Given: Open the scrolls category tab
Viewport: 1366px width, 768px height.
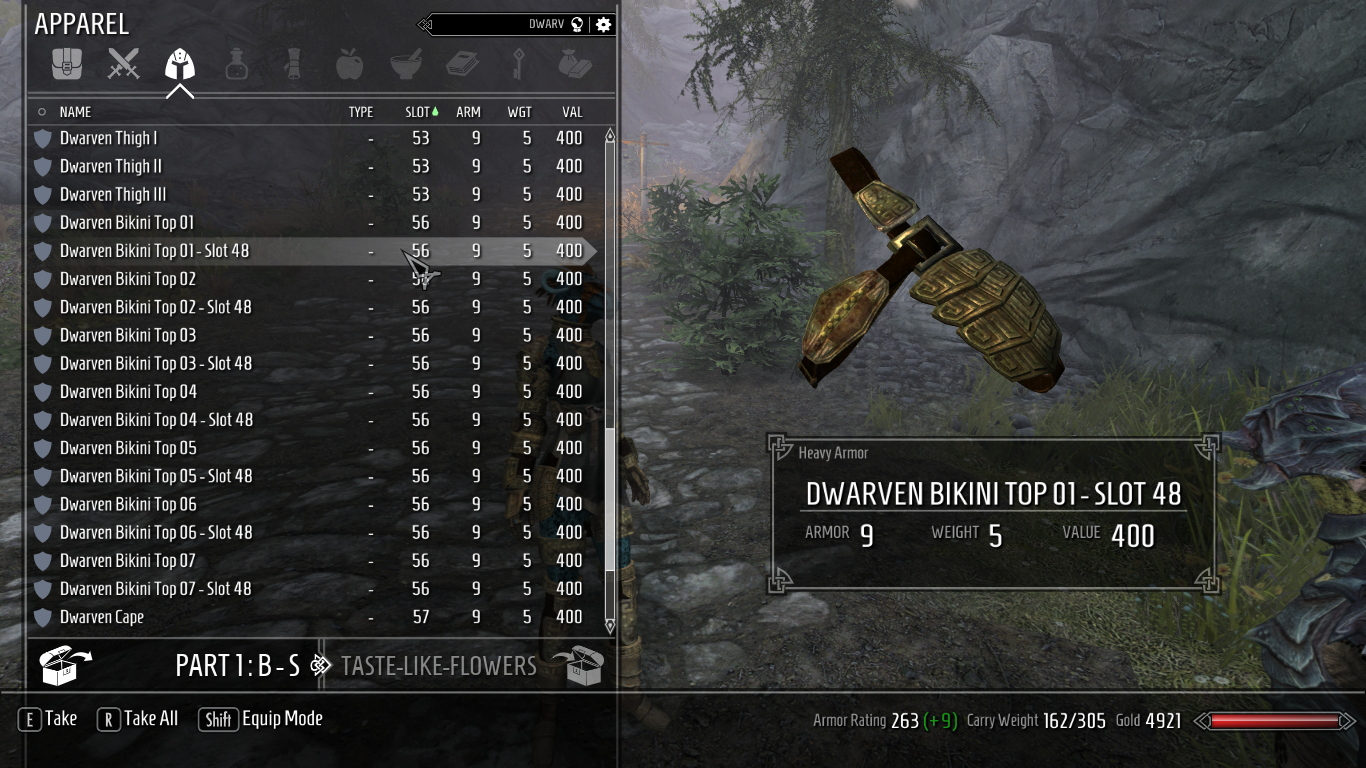Looking at the screenshot, I should 293,65.
